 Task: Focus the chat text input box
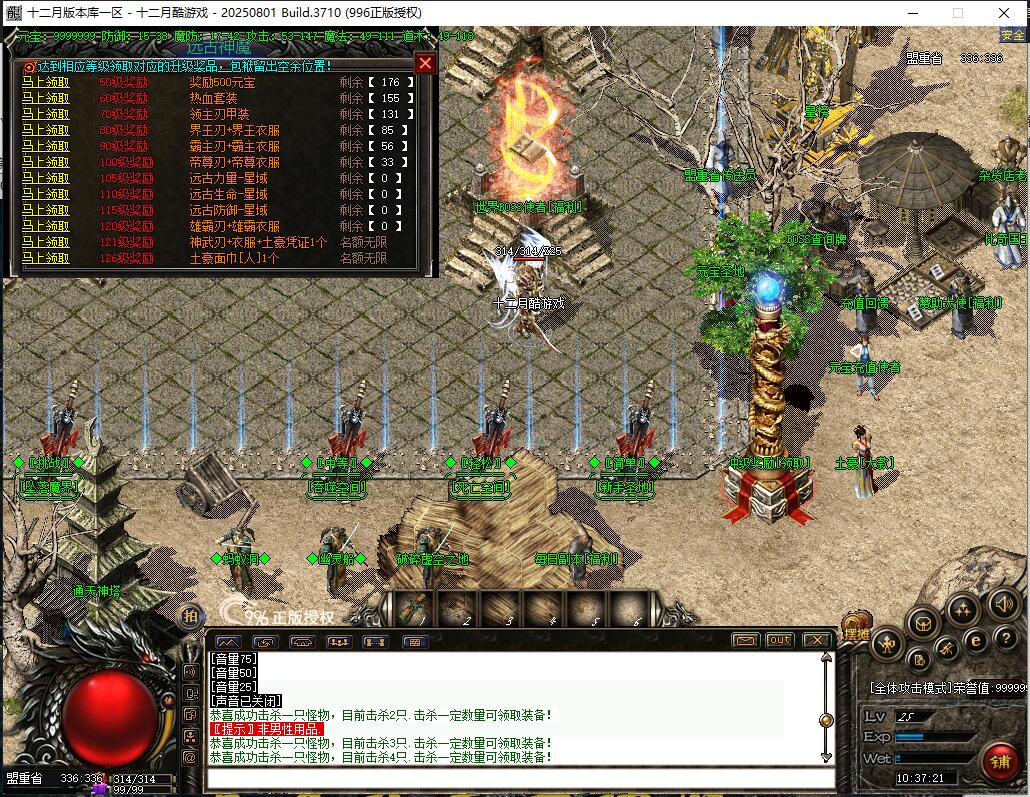520,778
